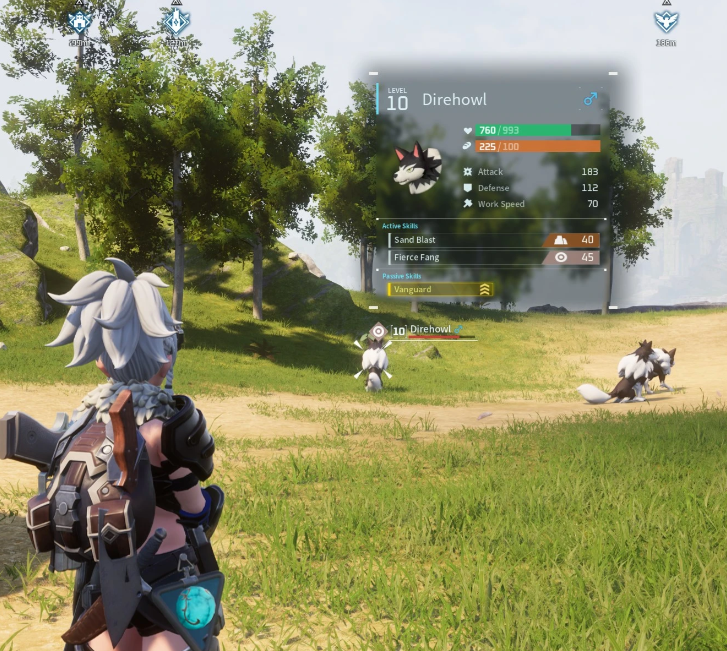
Task: Select the Sand Blast active skill row
Action: [x=493, y=240]
